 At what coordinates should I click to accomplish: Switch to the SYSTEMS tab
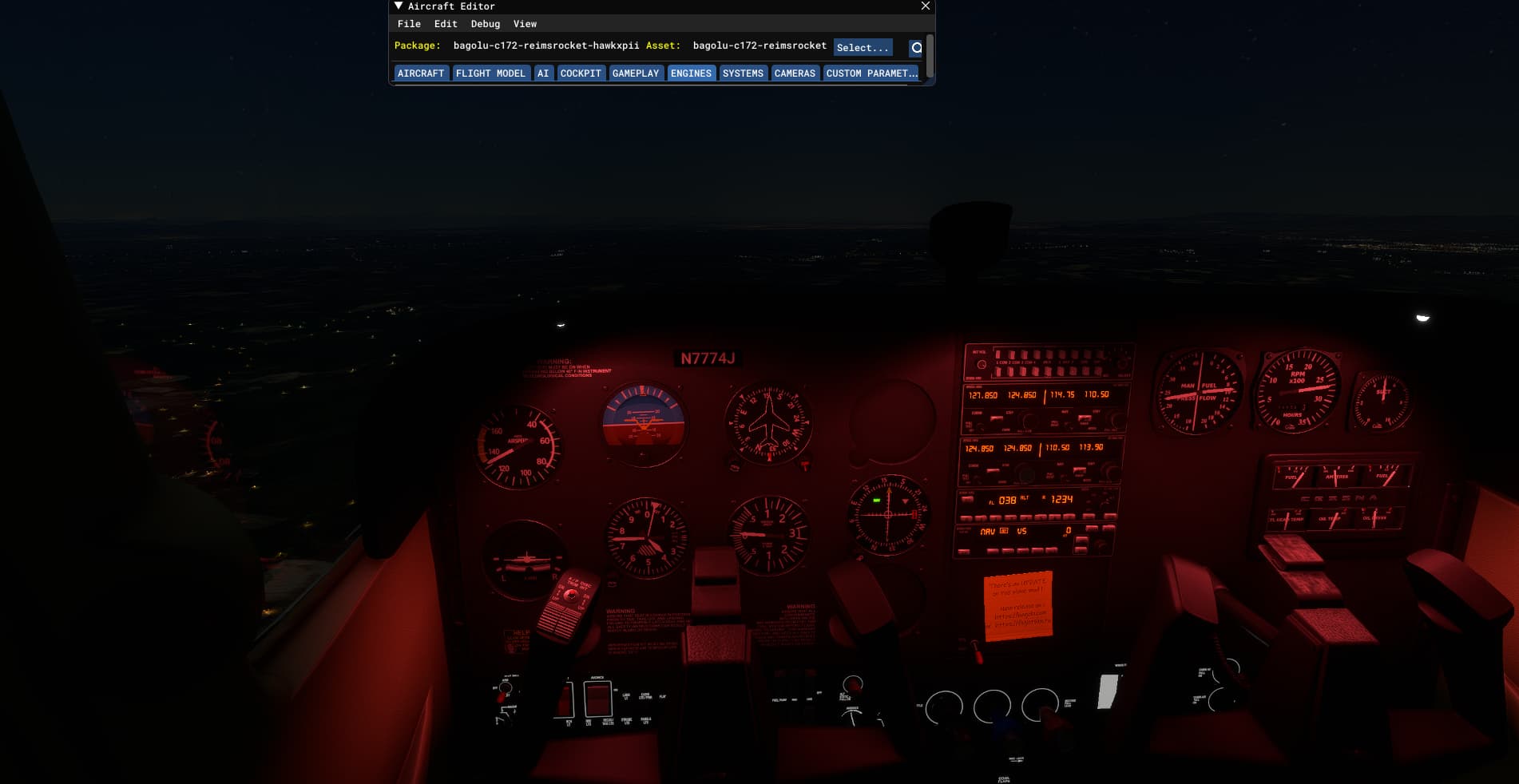point(742,73)
